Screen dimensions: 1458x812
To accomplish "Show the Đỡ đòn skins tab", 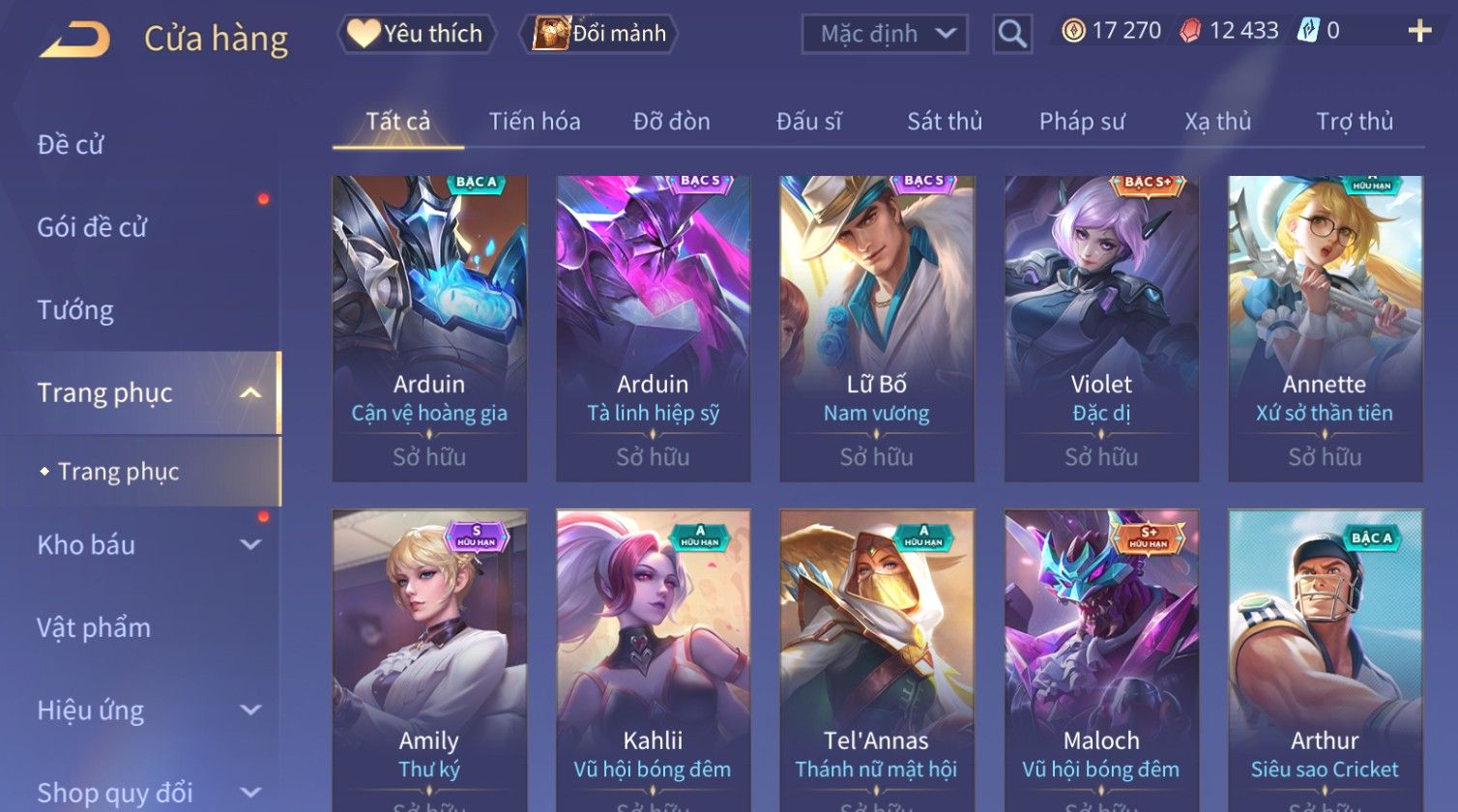I will click(x=671, y=122).
